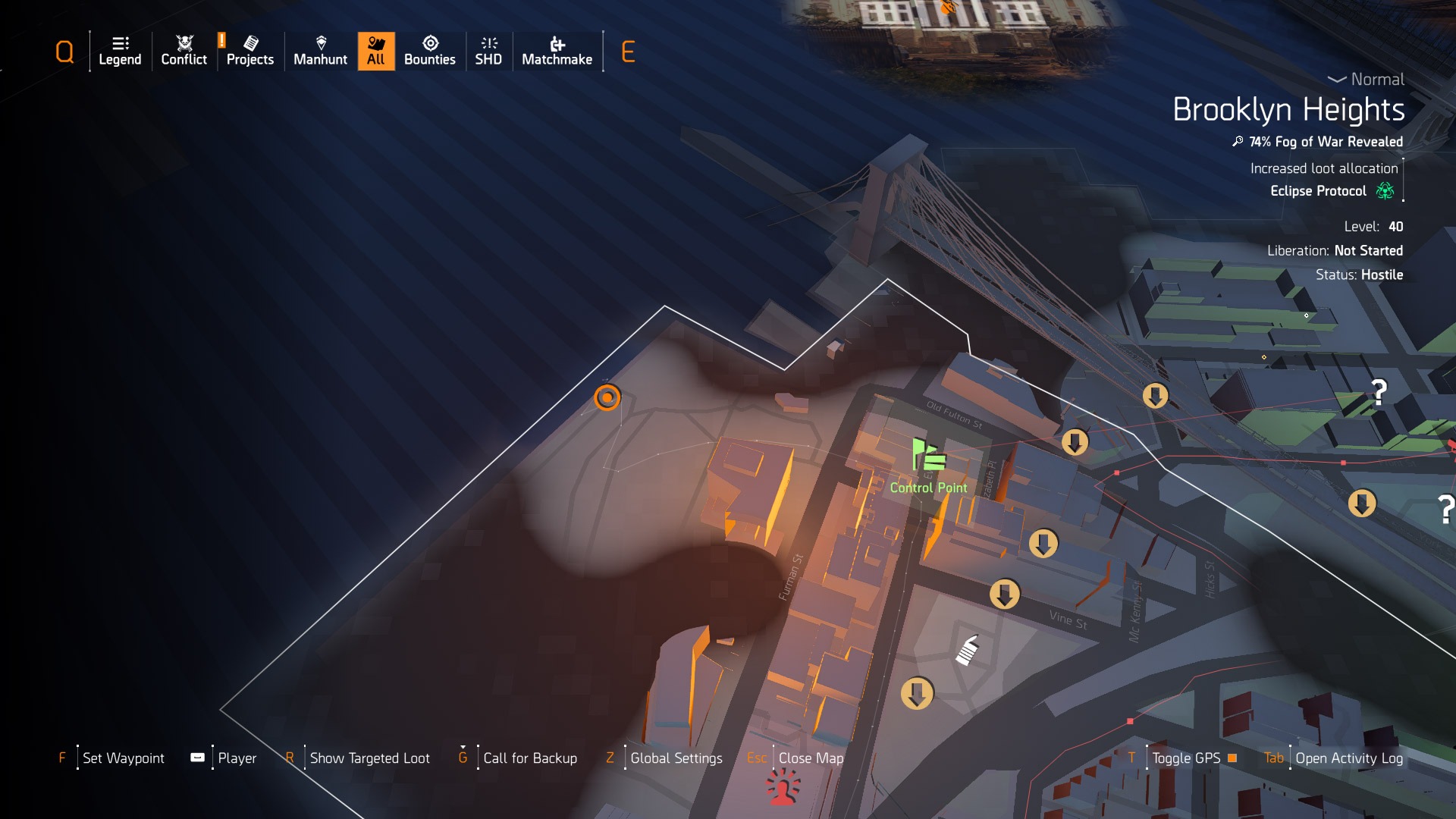Viewport: 1456px width, 819px height.
Task: Open the Matchmake tab
Action: [557, 51]
